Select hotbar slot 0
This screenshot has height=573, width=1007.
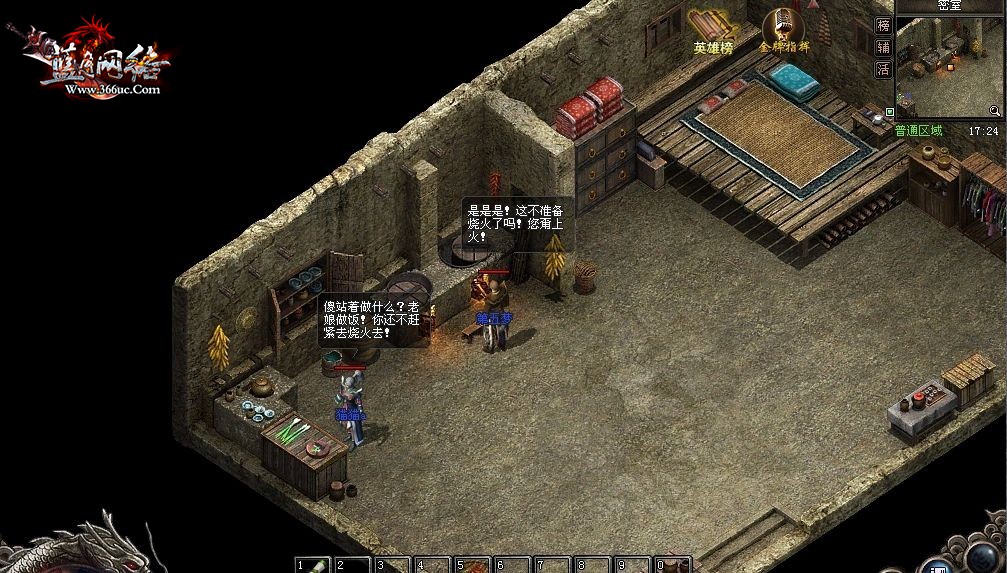pos(673,565)
